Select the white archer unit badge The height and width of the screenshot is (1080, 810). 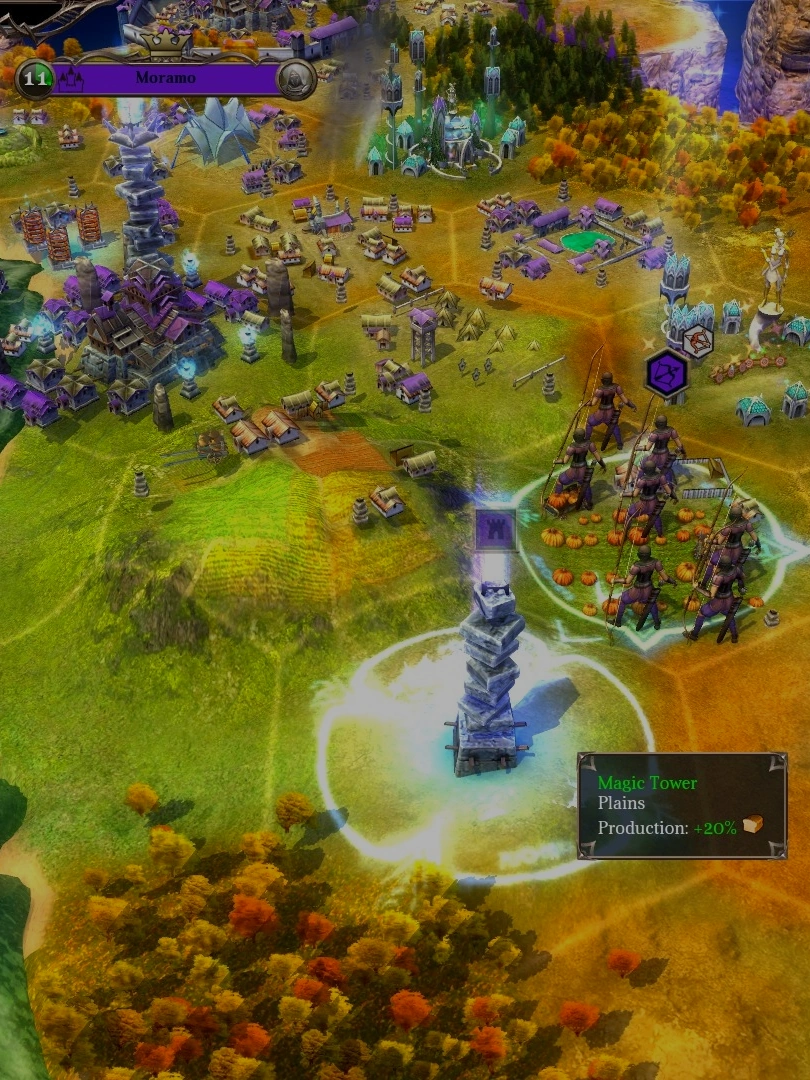tap(697, 340)
